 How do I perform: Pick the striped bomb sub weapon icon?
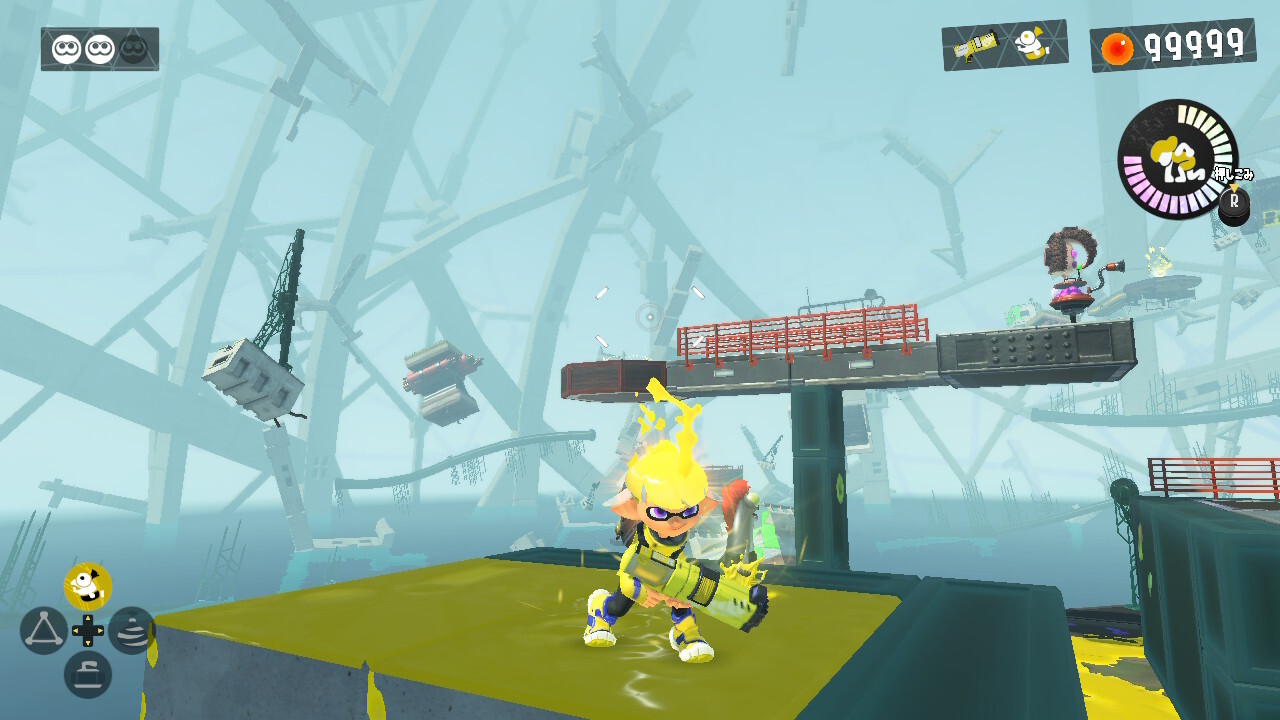point(132,631)
